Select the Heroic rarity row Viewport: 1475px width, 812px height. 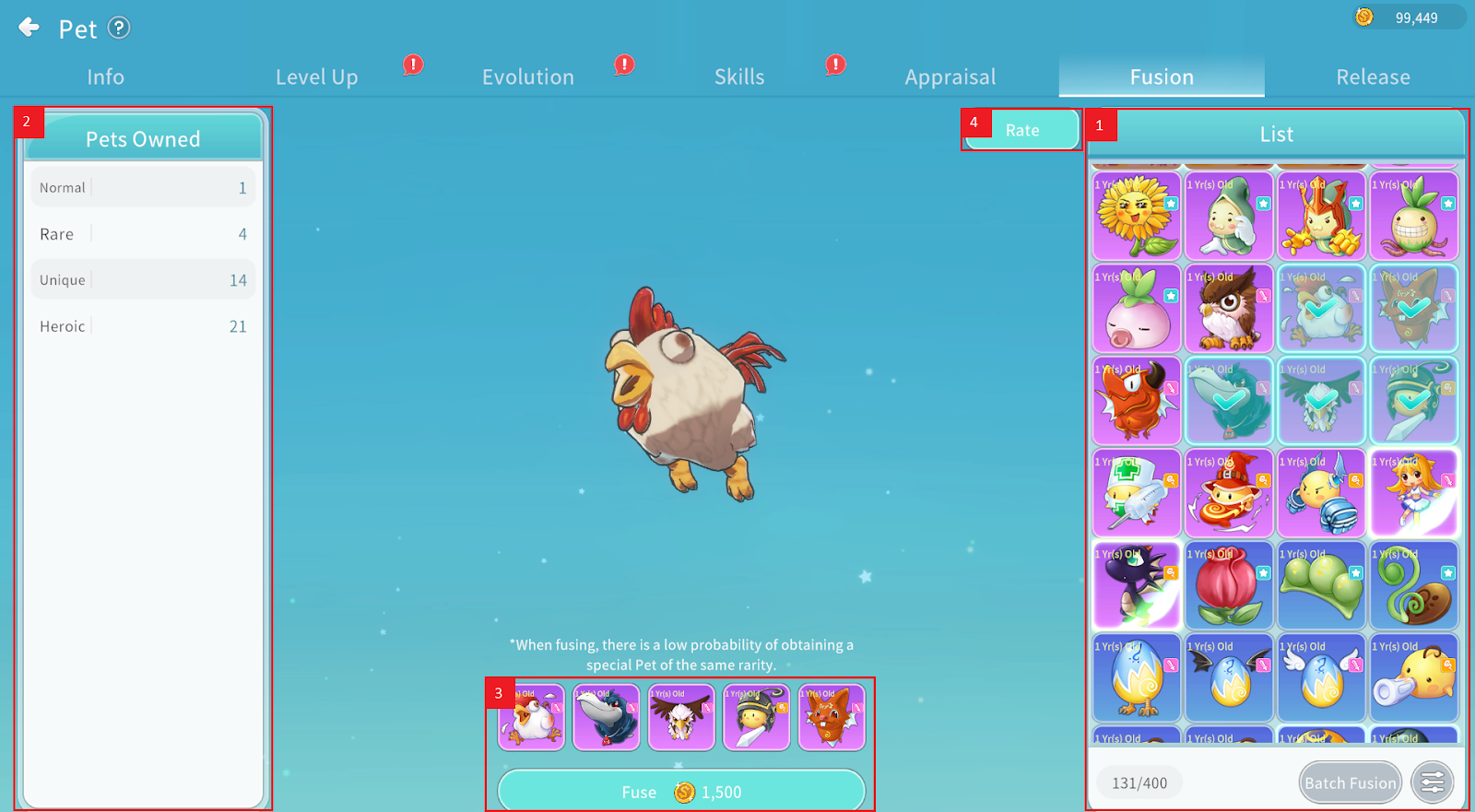[143, 326]
